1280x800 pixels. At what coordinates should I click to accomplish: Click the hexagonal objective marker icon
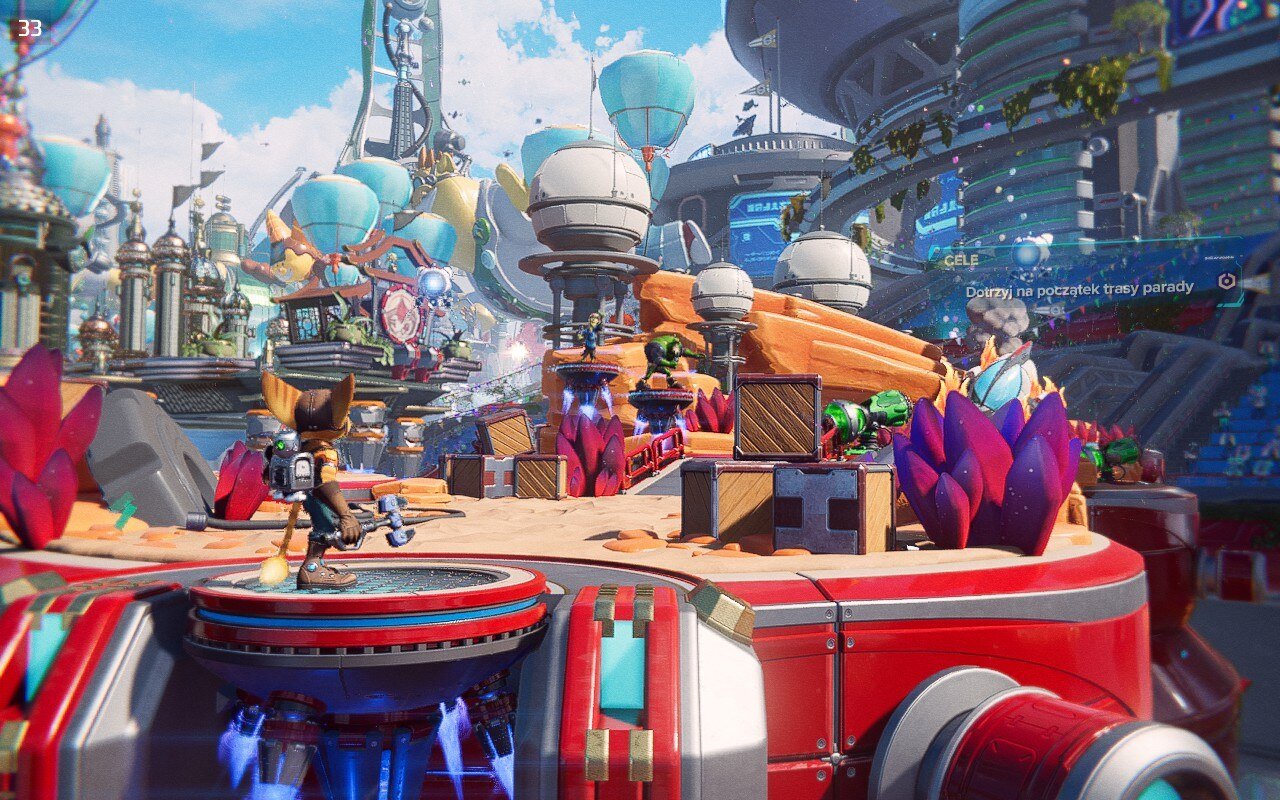[x=1227, y=282]
